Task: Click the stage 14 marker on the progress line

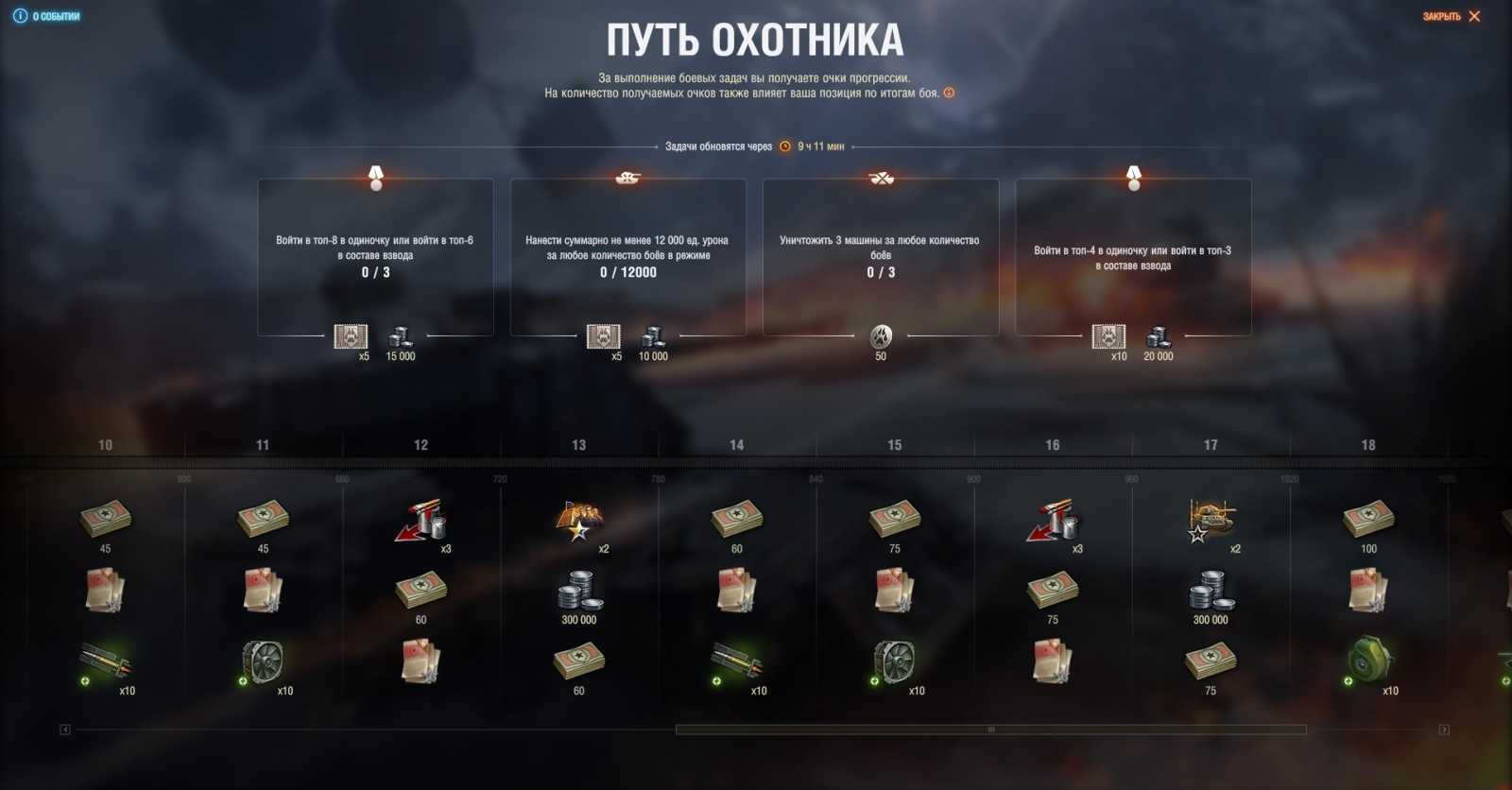Action: coord(737,443)
